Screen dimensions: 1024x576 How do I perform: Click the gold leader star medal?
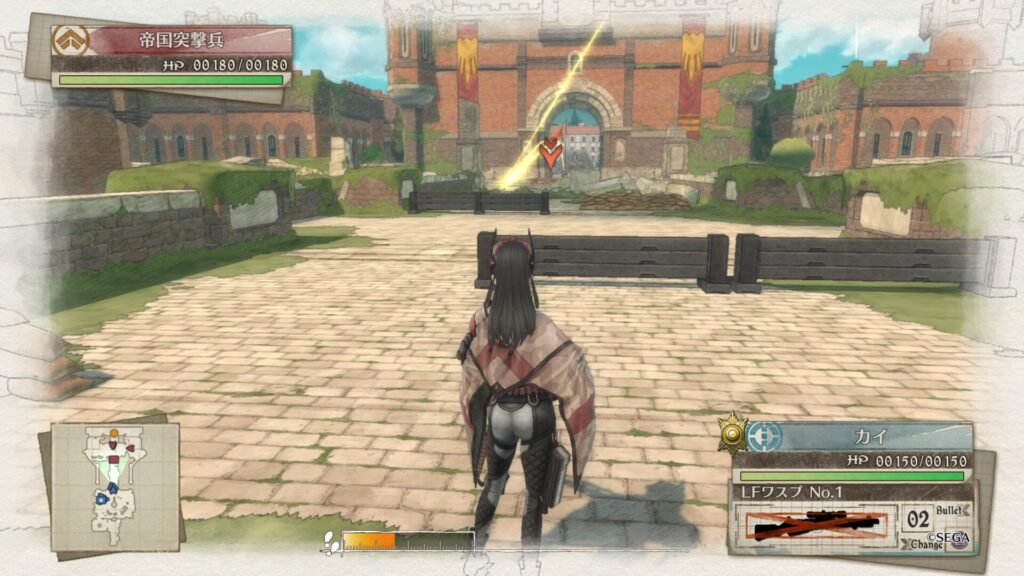[733, 432]
